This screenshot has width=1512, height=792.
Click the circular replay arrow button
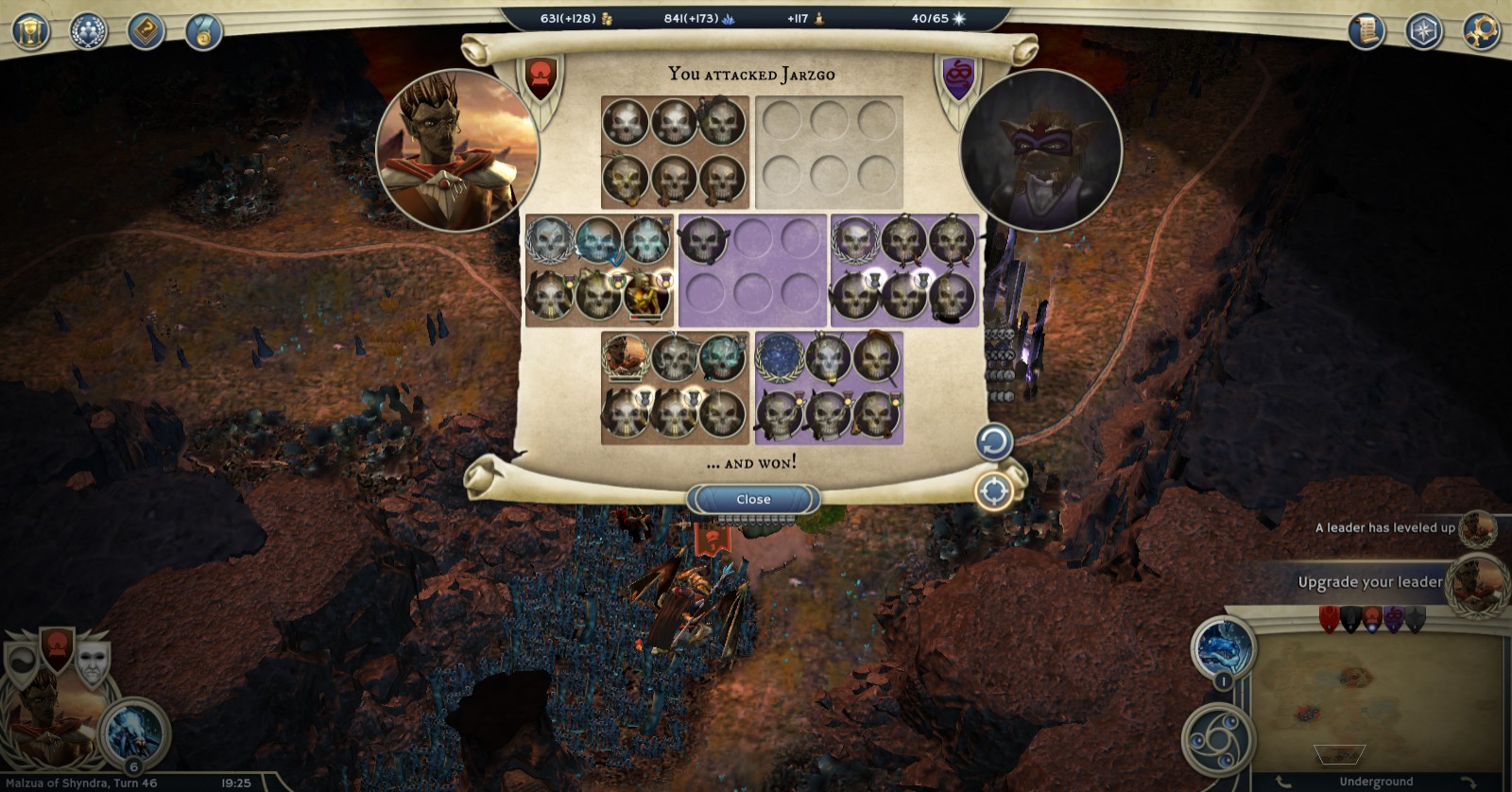point(993,441)
